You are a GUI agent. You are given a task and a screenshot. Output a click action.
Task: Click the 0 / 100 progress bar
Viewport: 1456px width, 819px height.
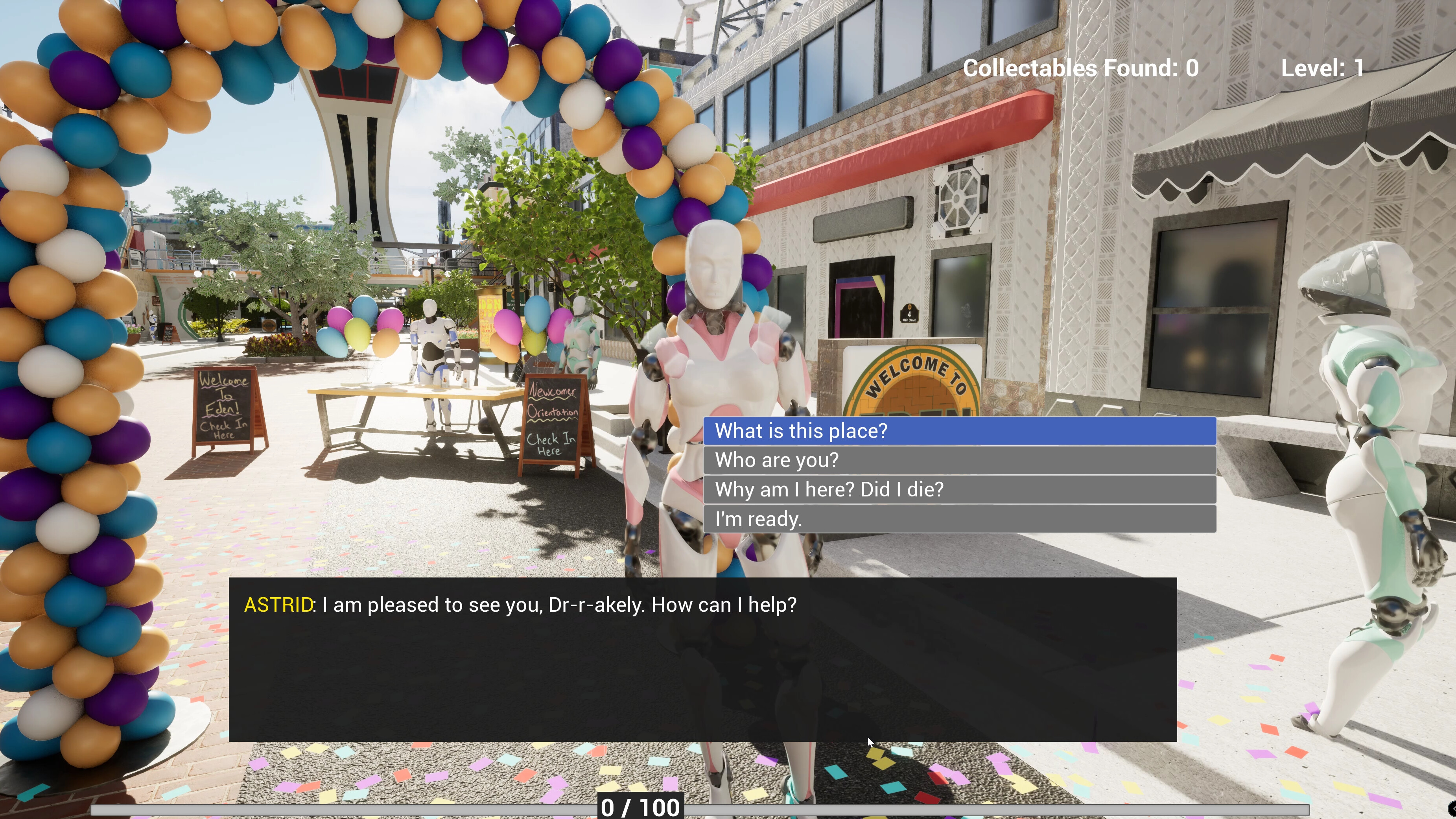click(641, 806)
